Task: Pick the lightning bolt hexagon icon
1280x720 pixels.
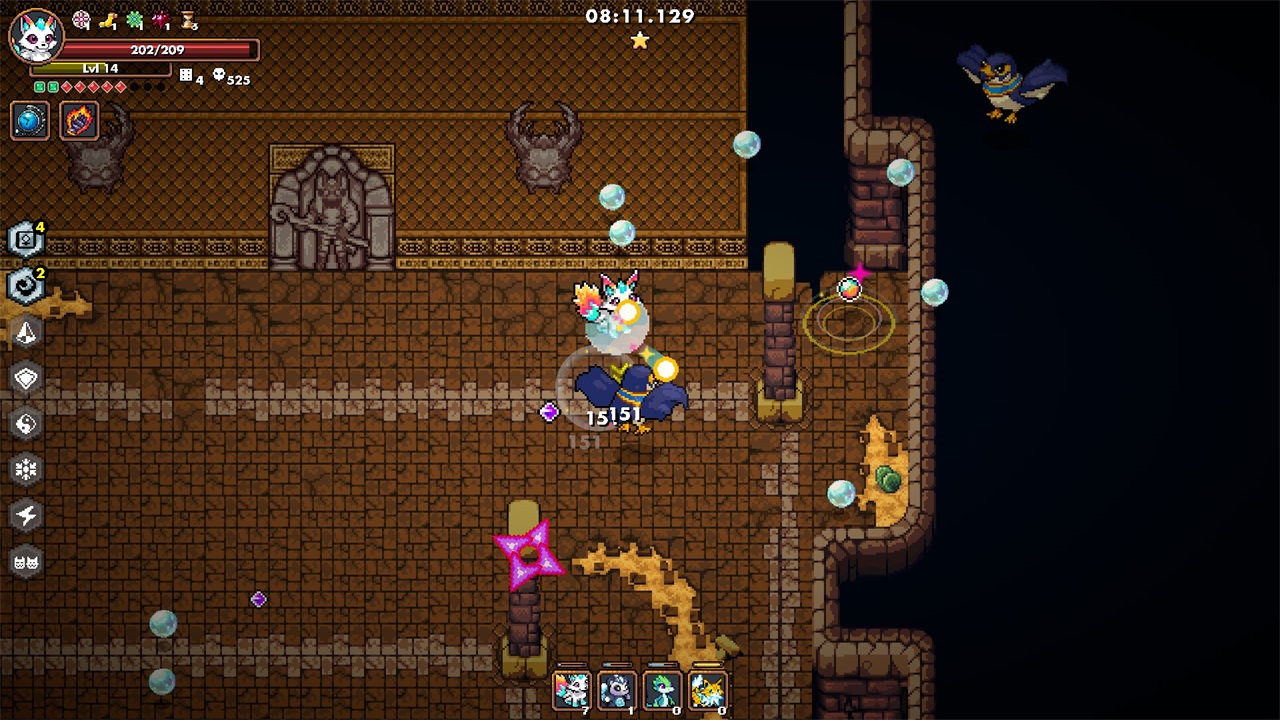Action: pyautogui.click(x=26, y=515)
